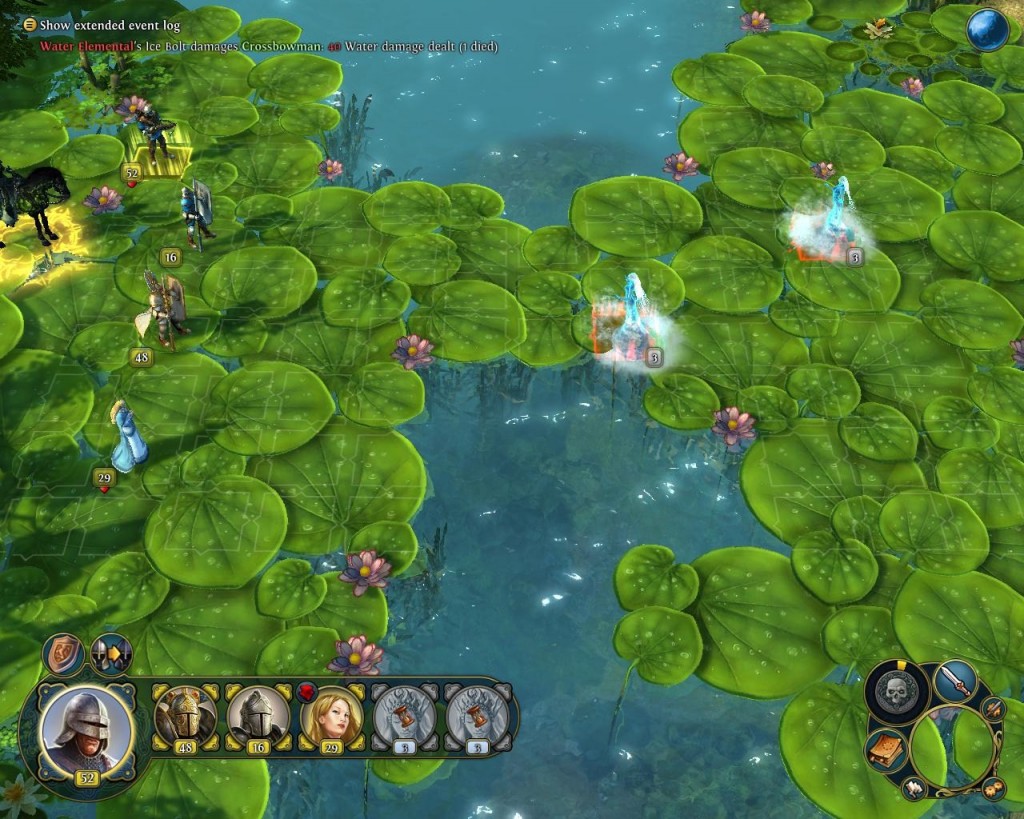The width and height of the screenshot is (1024, 819).
Task: Click the two-helmets wait button
Action: [111, 654]
